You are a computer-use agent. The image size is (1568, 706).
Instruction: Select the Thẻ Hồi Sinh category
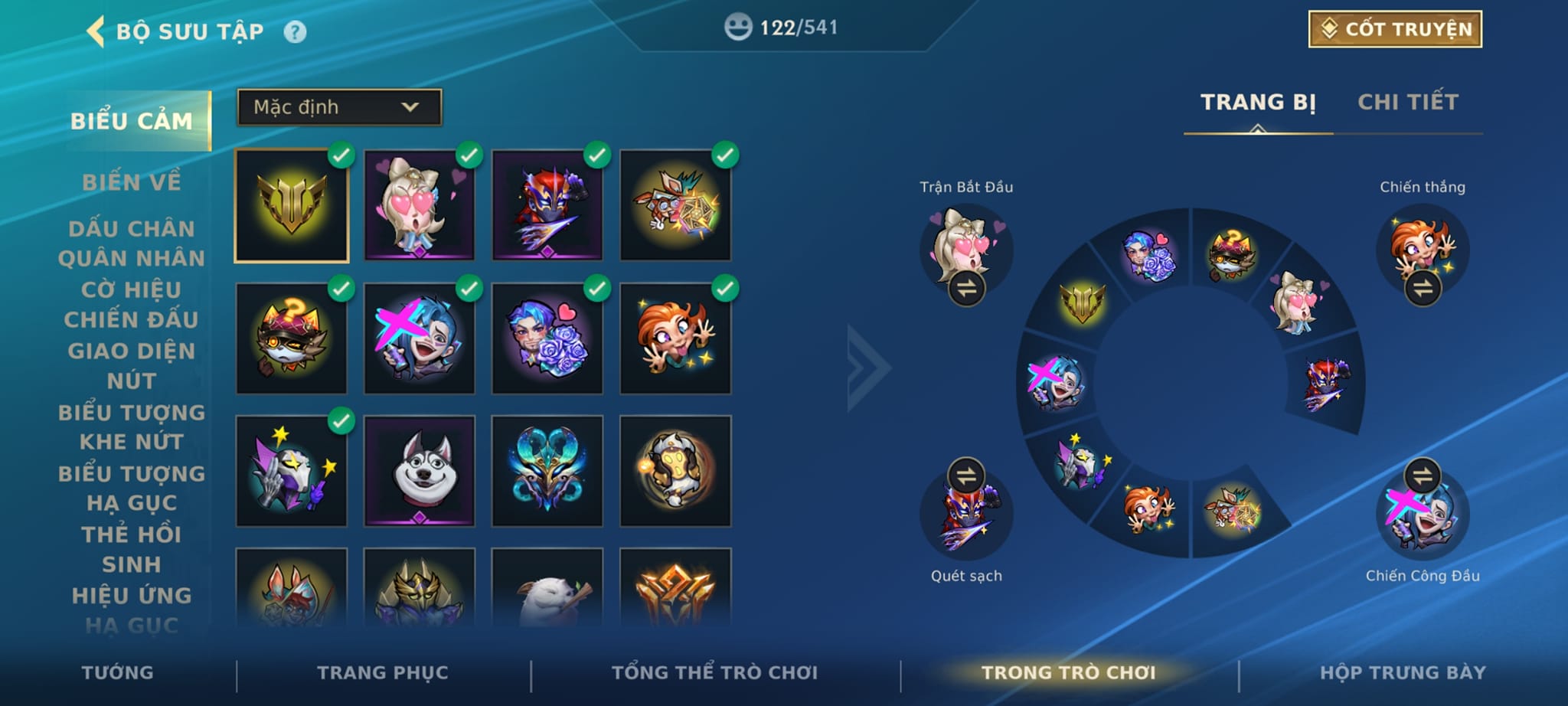pyautogui.click(x=132, y=548)
